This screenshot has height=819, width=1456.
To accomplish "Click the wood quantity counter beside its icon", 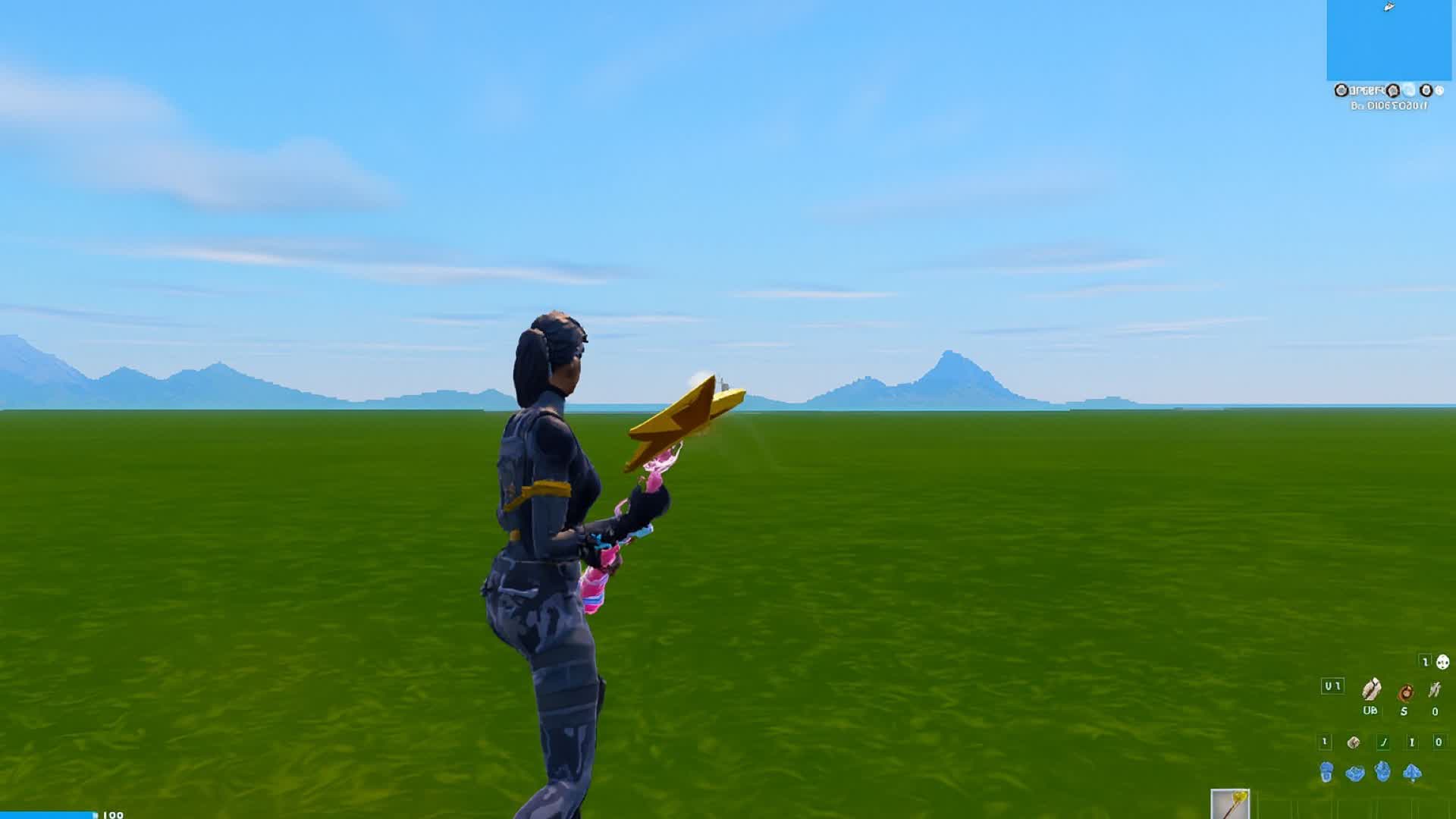I will [1370, 710].
